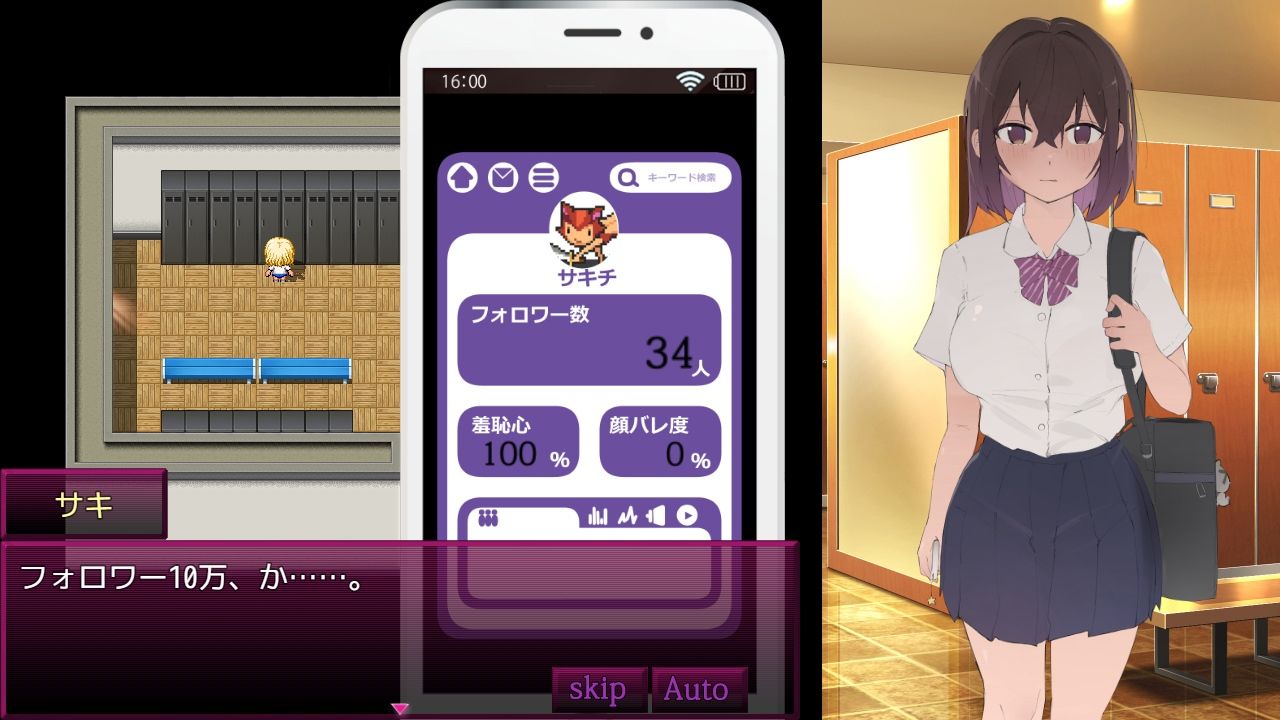Image resolution: width=1280 pixels, height=720 pixels.
Task: Enable Auto mode for dialogue playback
Action: pos(700,688)
